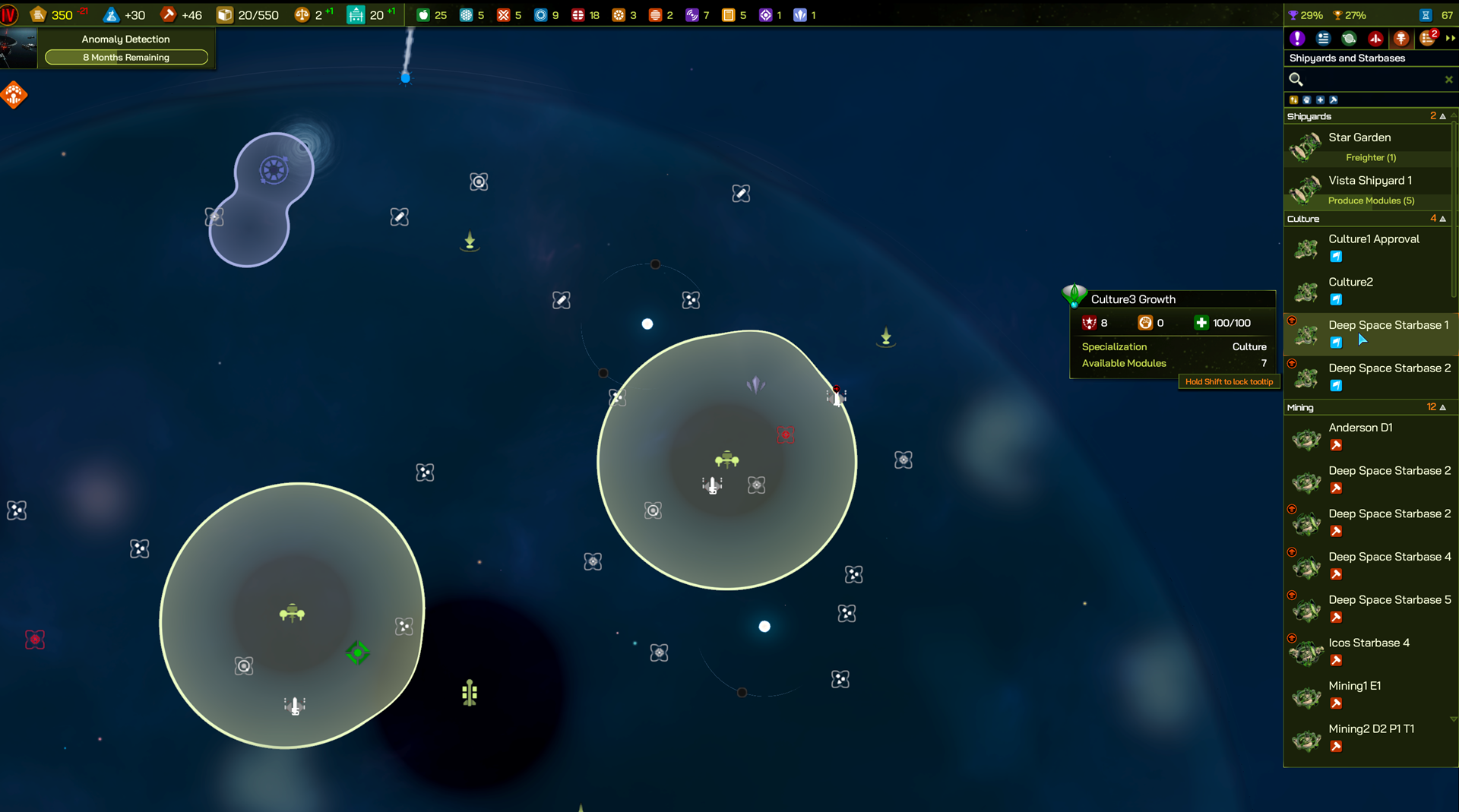The image size is (1459, 812).
Task: Switch to purple exclamation alerts tab
Action: coord(1297,38)
